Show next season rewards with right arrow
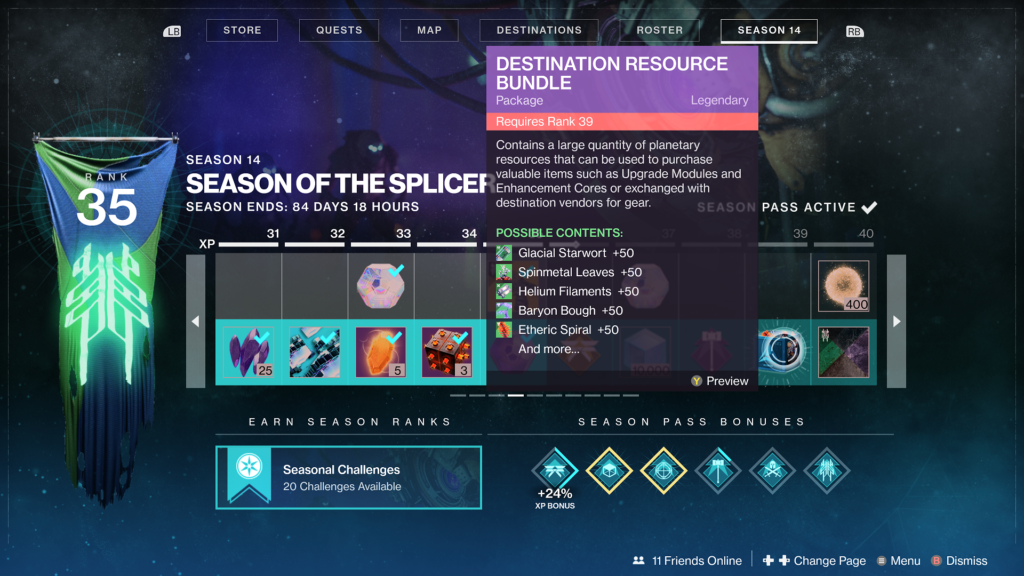 [896, 321]
